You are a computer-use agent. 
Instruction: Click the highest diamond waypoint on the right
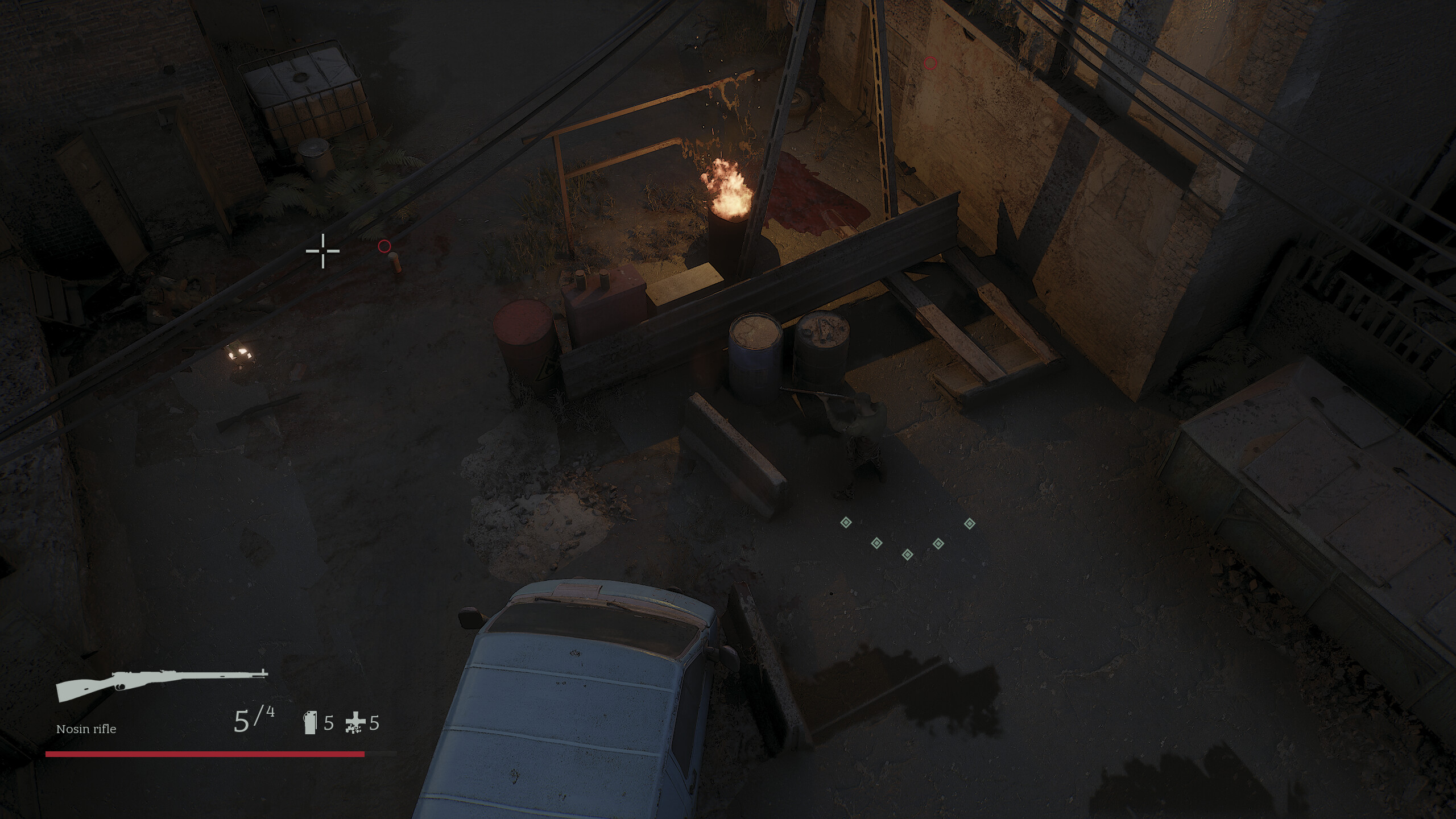tap(970, 524)
